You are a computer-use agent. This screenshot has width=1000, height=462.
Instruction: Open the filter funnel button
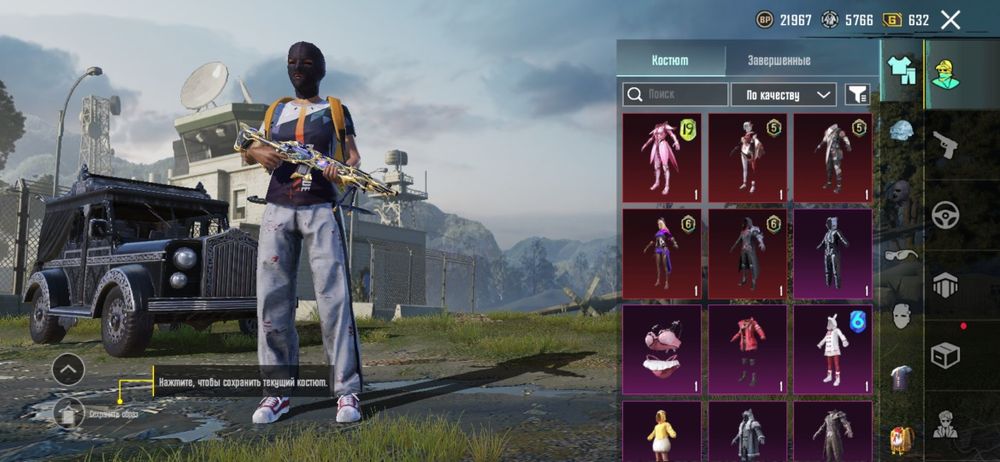click(x=857, y=95)
